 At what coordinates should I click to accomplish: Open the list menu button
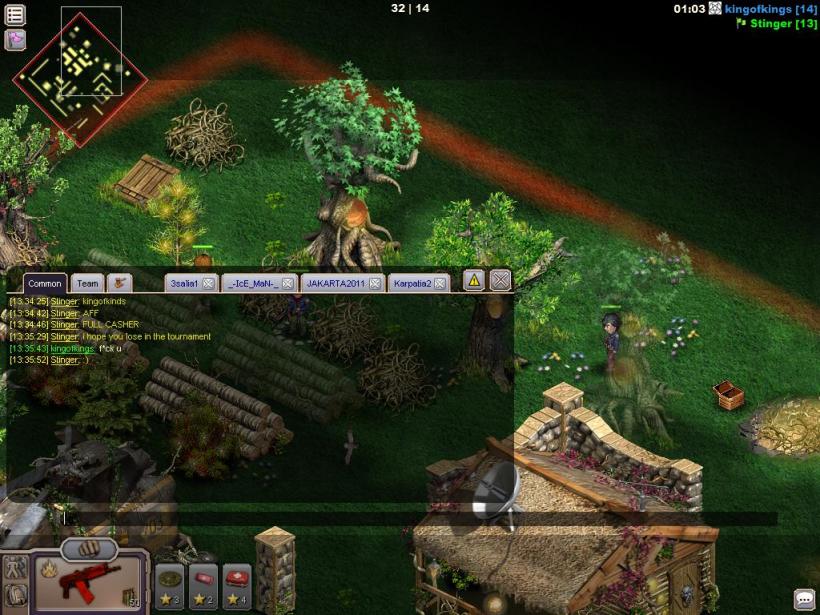click(x=15, y=14)
